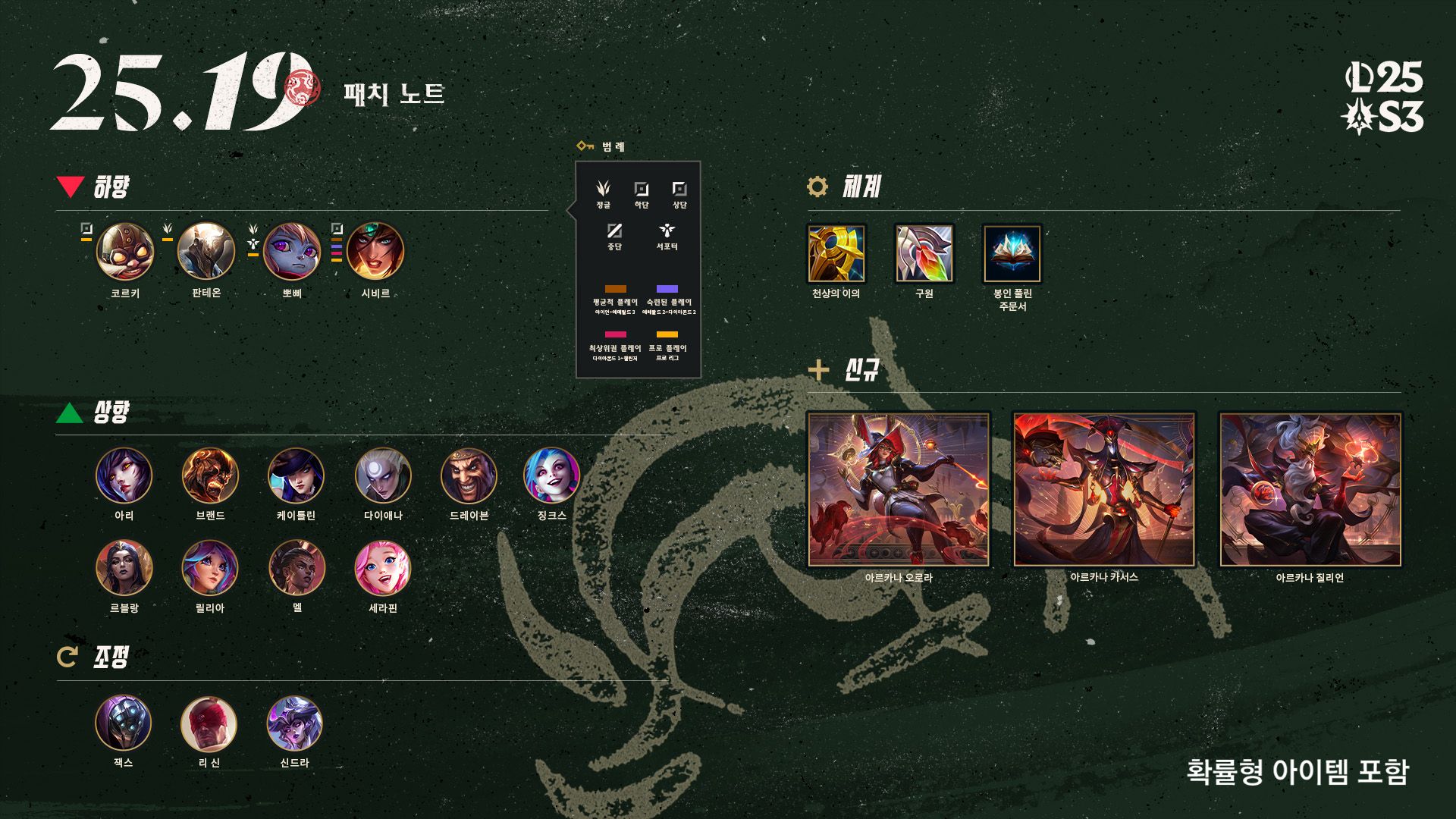View the 아르카나 오로라 skin splash
The width and height of the screenshot is (1456, 819).
click(899, 489)
